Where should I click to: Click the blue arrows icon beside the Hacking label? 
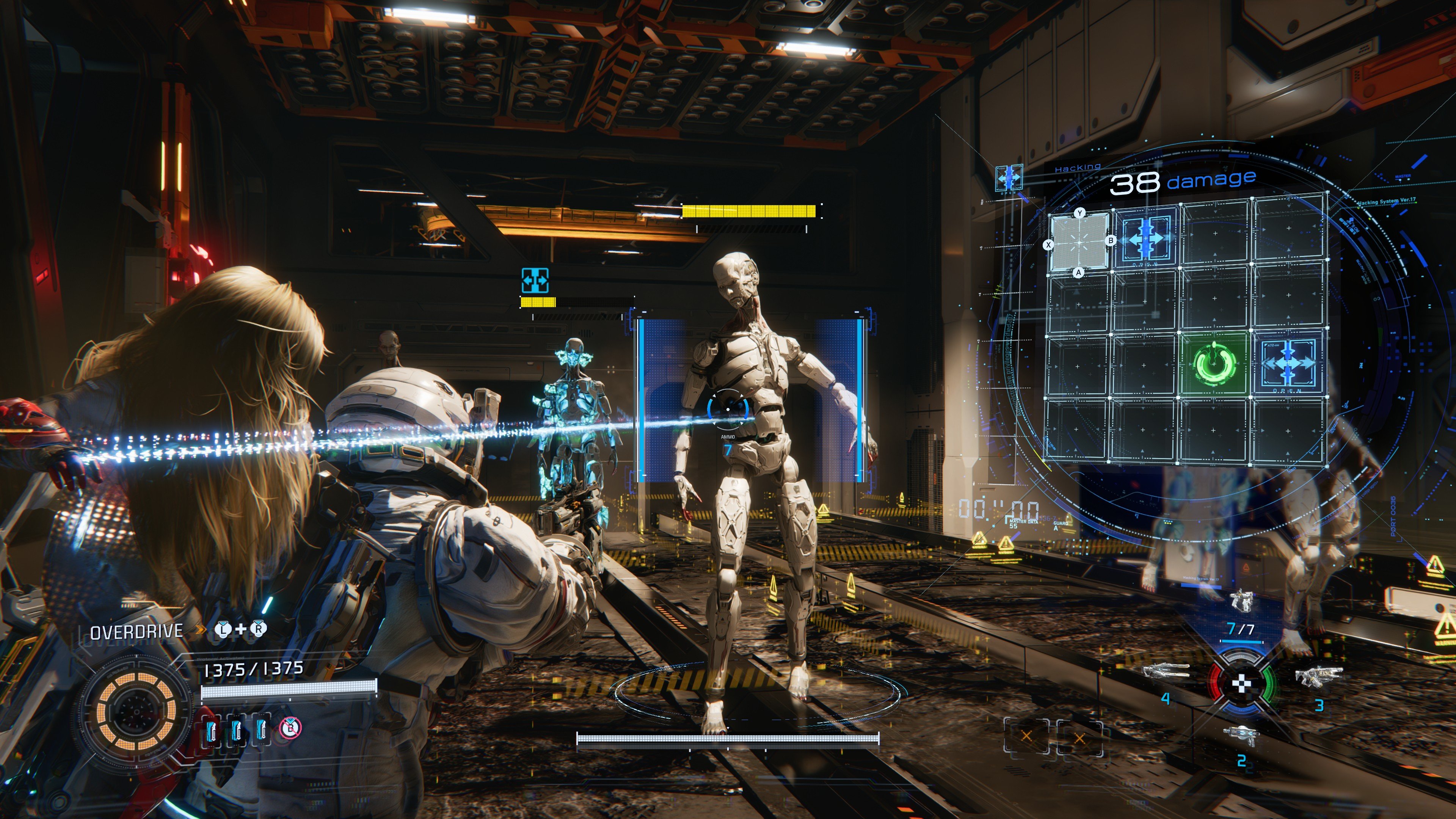(x=1009, y=177)
